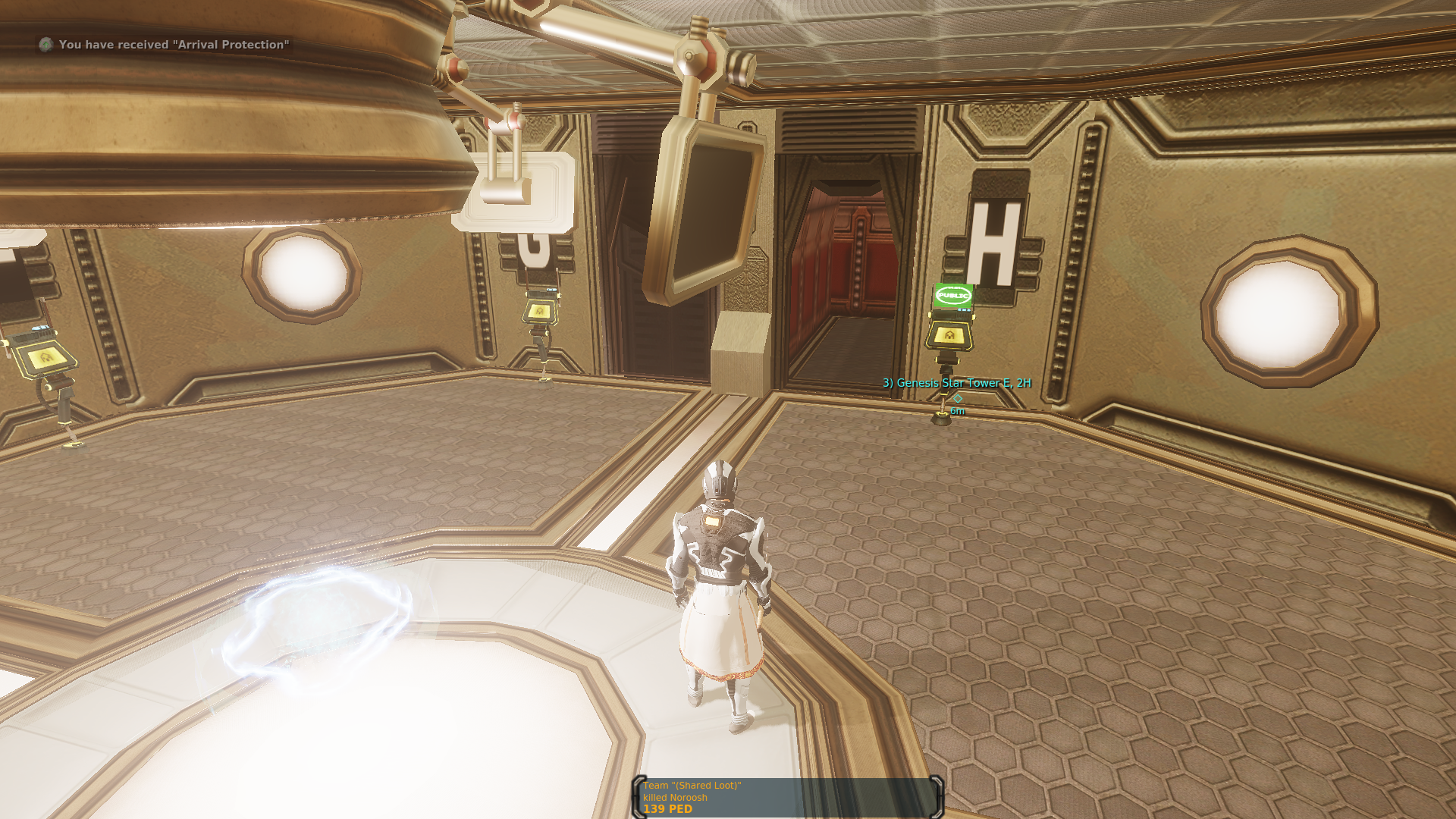Click the Genesis Star Tower waypoint marker
Image resolution: width=1456 pixels, height=819 pixels.
pyautogui.click(x=957, y=397)
